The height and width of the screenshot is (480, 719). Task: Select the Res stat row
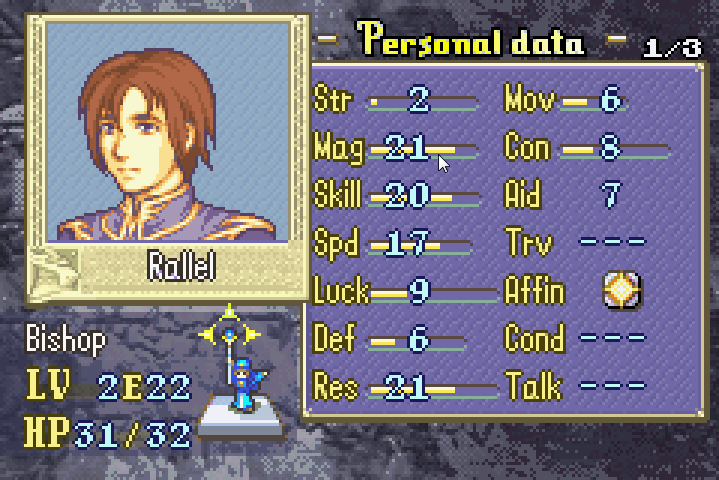[x=400, y=387]
